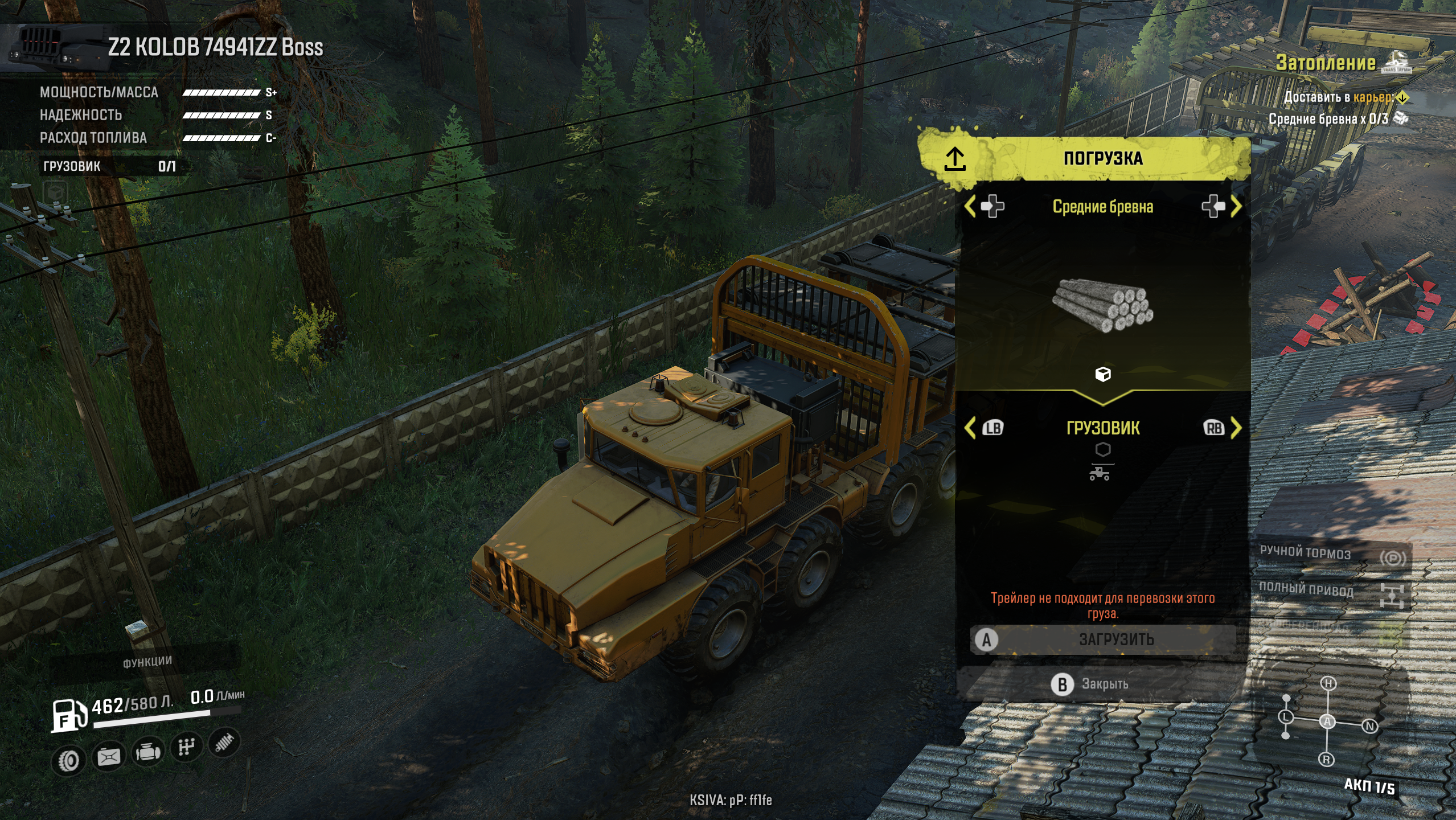Select the suspension spring status icon
Image resolution: width=1456 pixels, height=820 pixels.
(224, 743)
